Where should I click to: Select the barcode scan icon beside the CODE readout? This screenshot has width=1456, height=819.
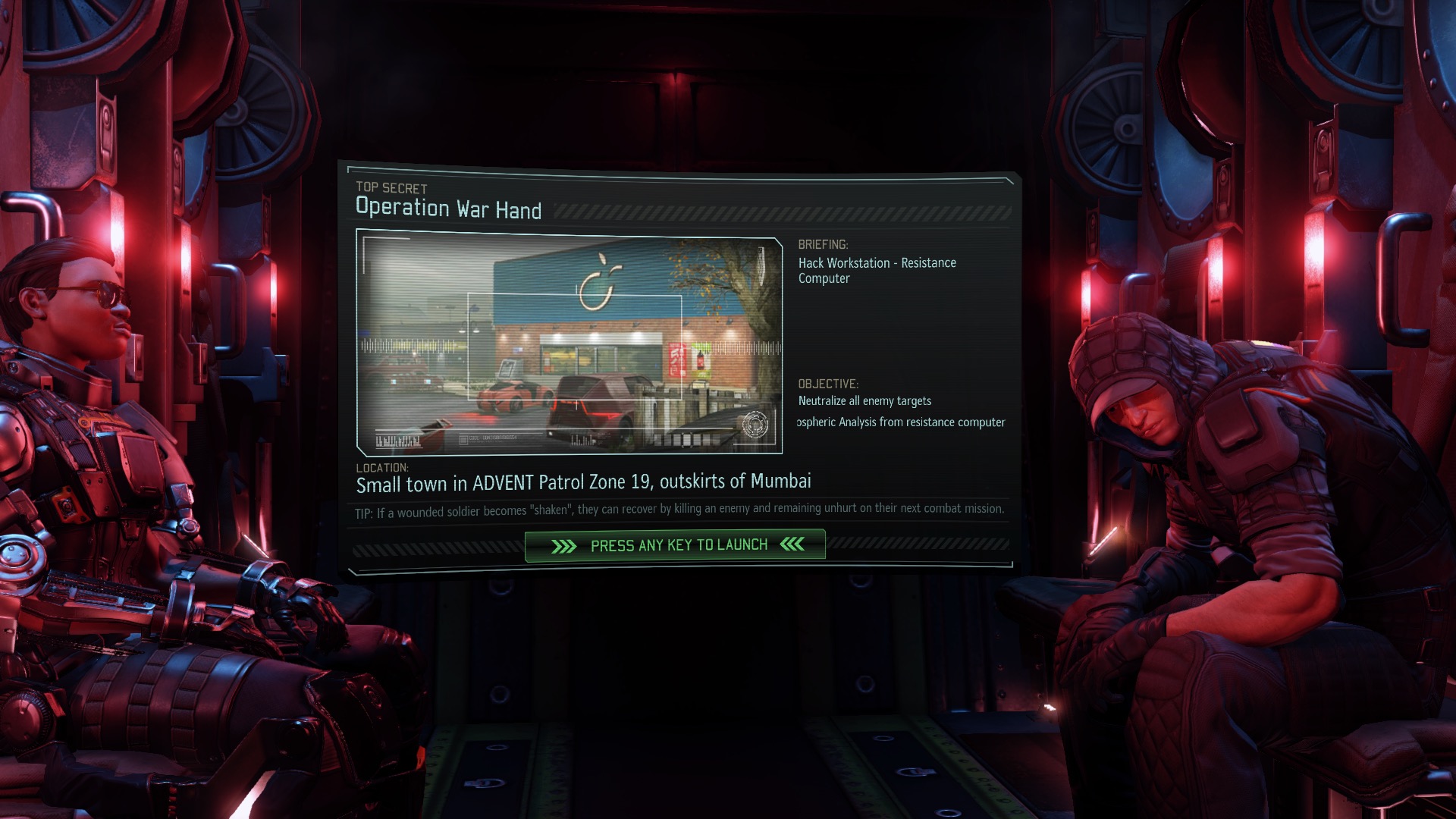pos(463,438)
